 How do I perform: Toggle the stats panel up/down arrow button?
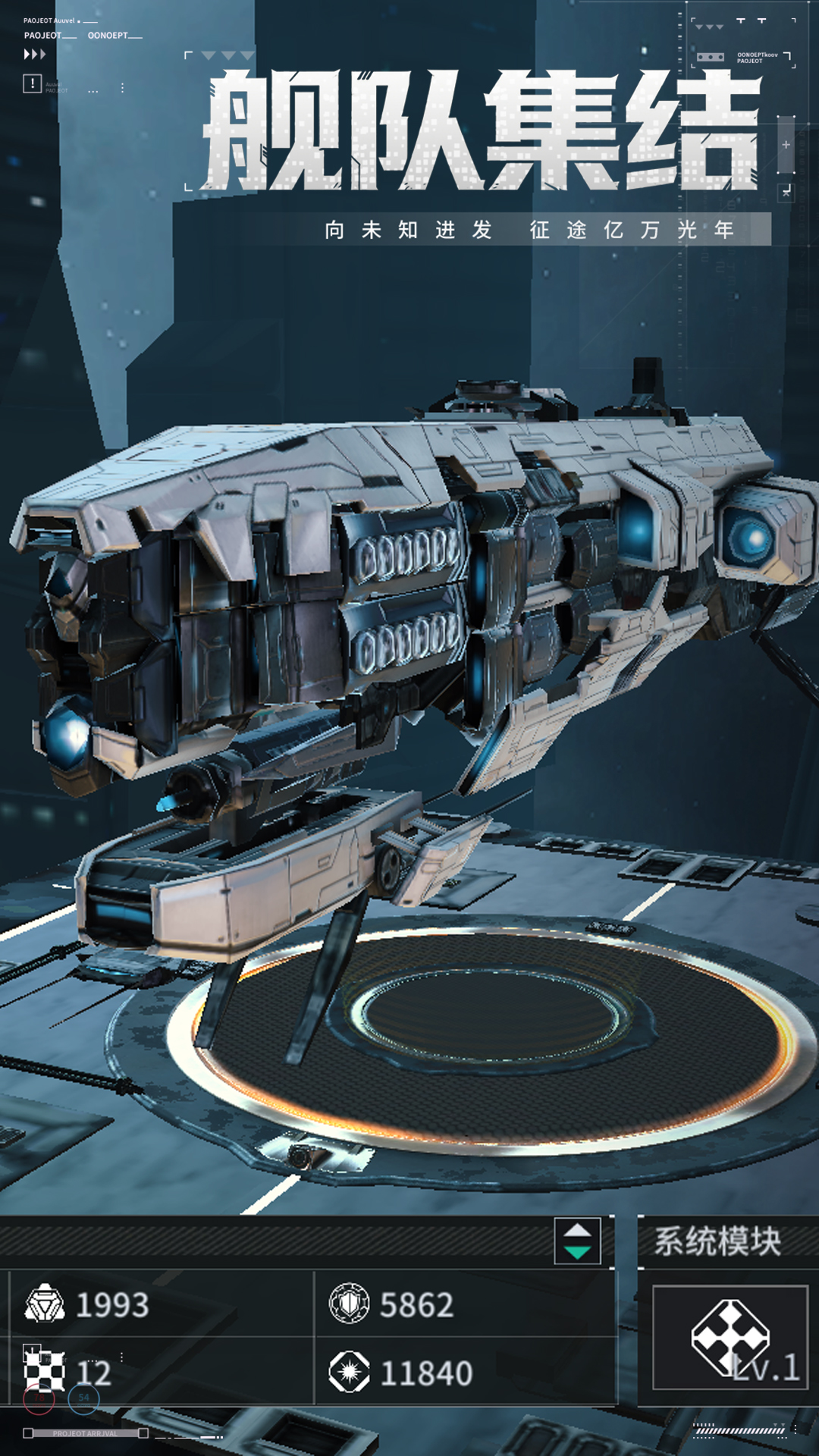(577, 1241)
